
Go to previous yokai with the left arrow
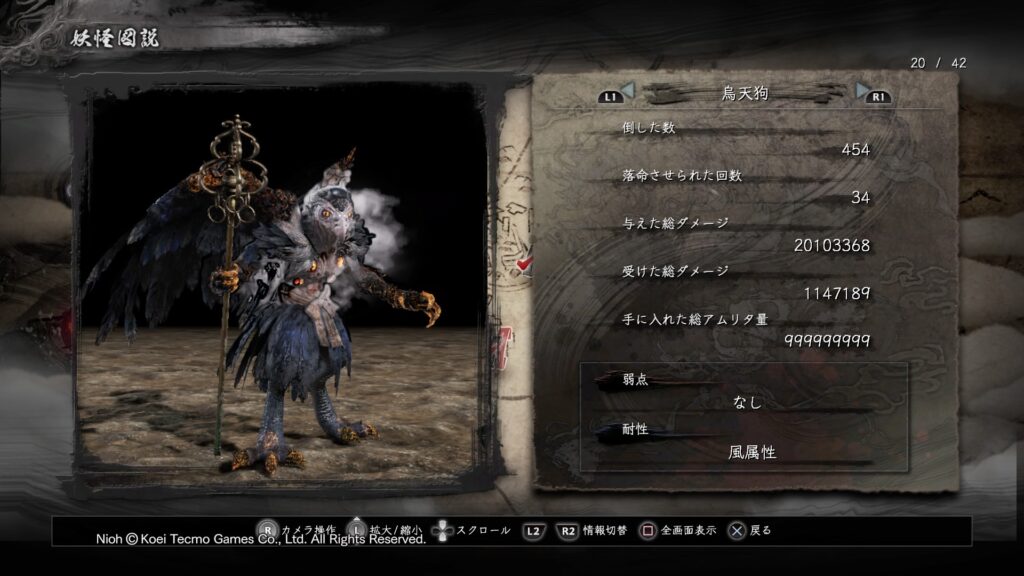pyautogui.click(x=627, y=92)
